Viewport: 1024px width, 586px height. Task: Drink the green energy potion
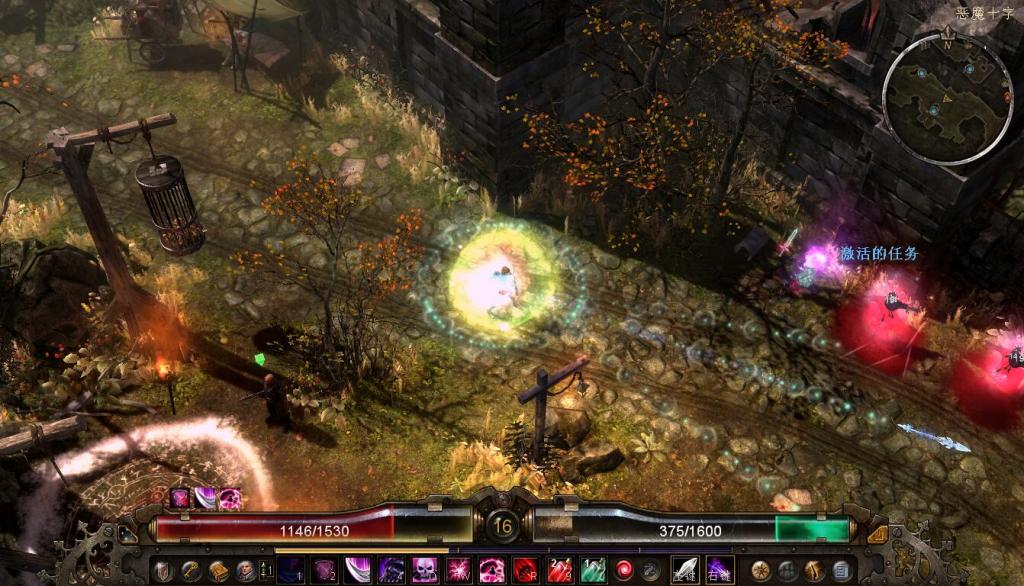[x=592, y=571]
